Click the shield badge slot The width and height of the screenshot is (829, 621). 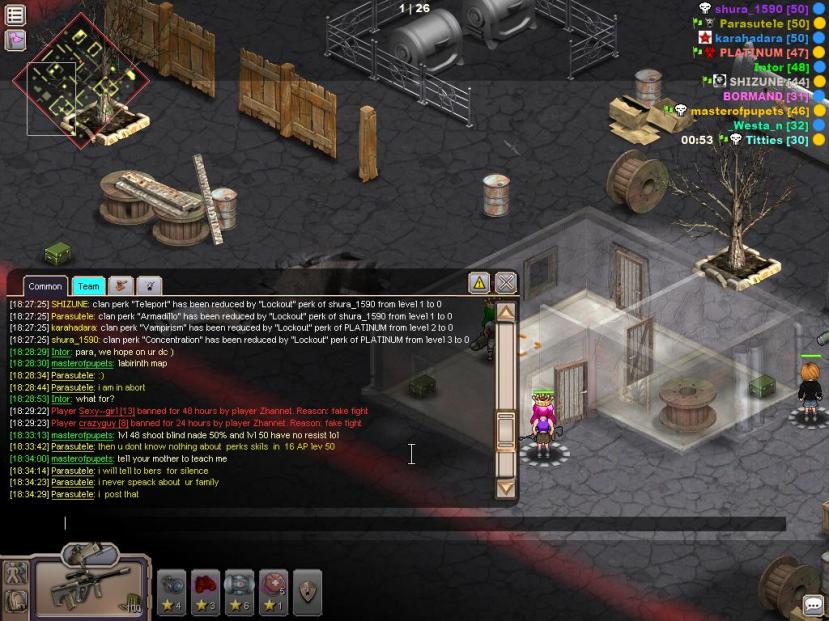point(307,590)
